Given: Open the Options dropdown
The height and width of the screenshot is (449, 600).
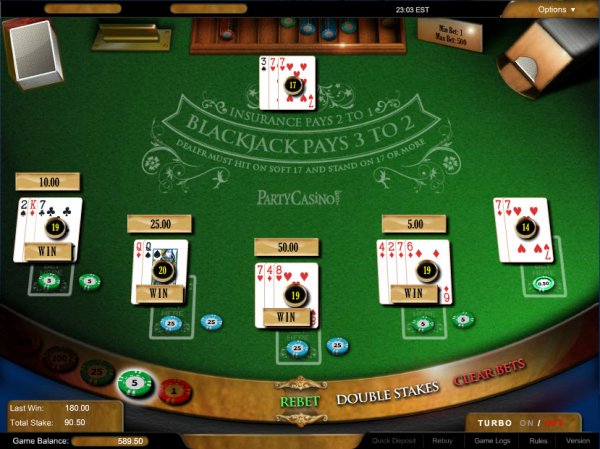Looking at the screenshot, I should [x=556, y=9].
